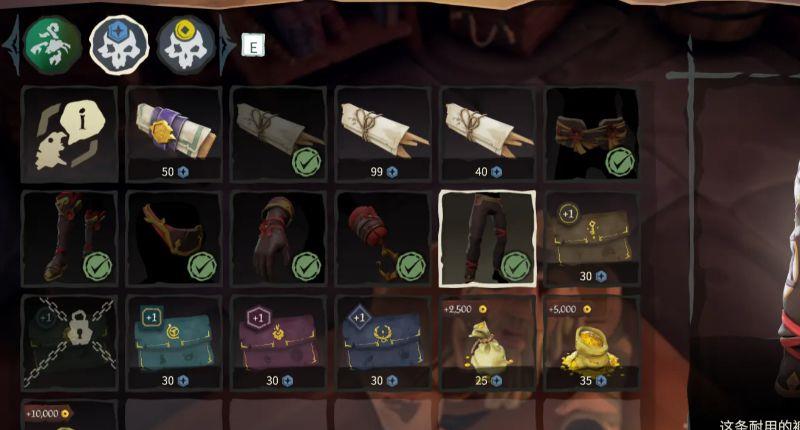Select the owned dark belt item
This screenshot has width=800, height=430.
592,133
